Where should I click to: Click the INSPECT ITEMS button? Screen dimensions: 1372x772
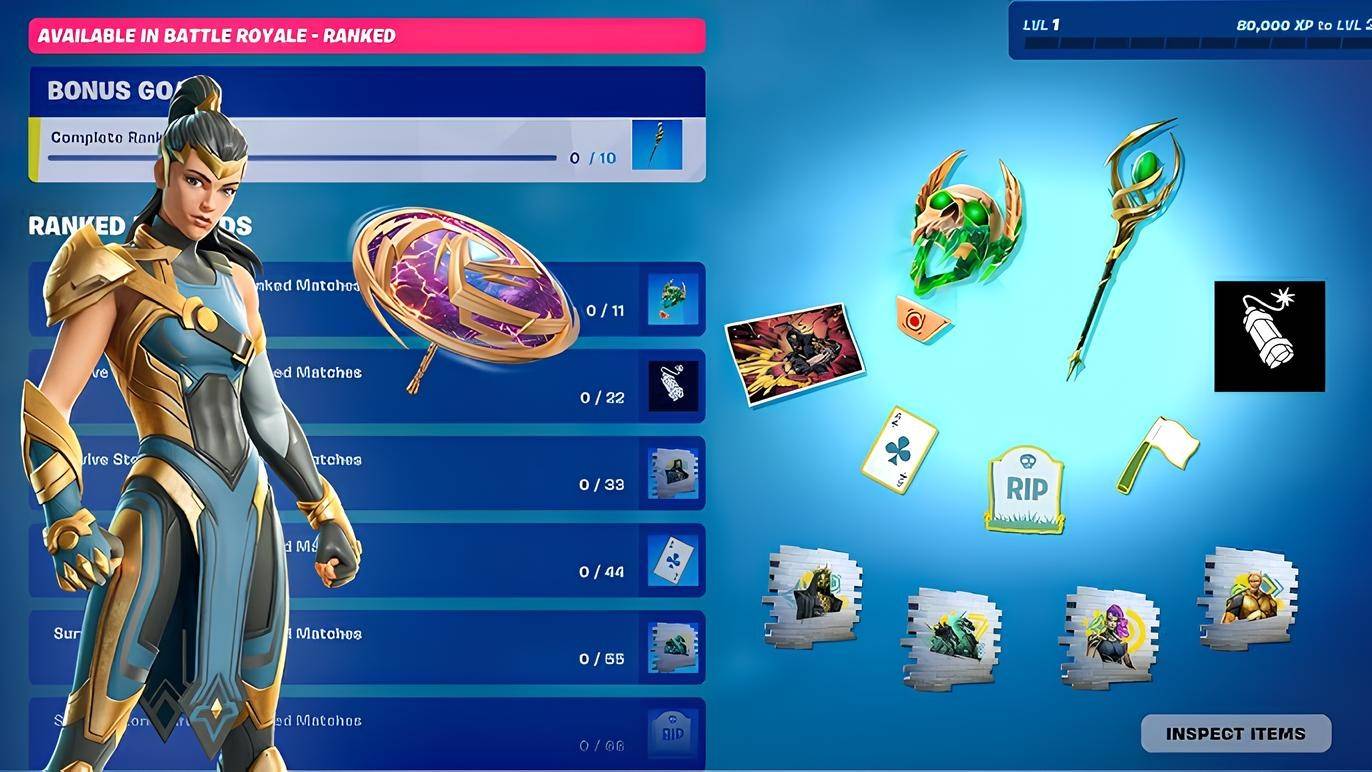[1236, 733]
